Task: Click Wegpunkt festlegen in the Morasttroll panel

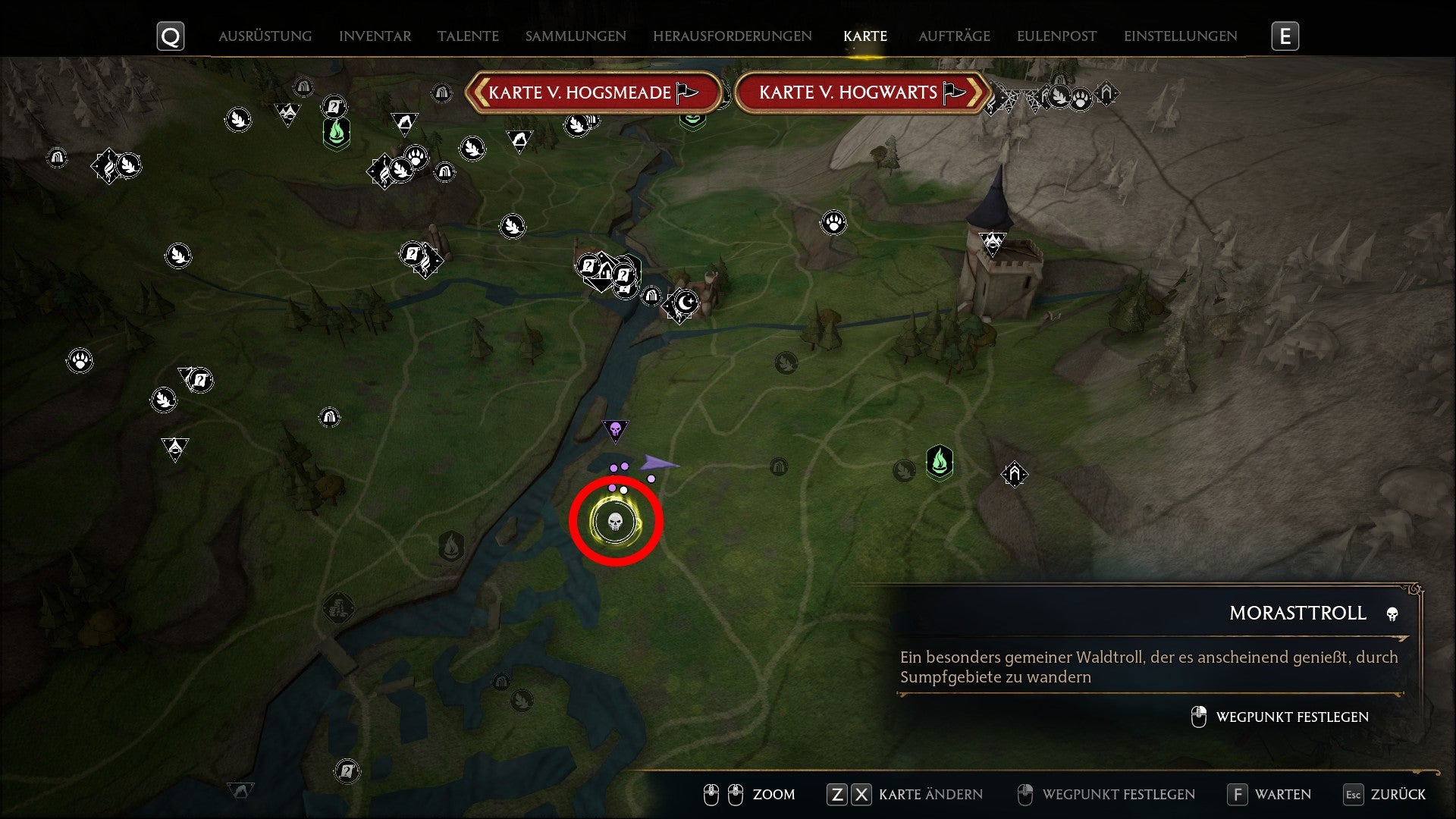Action: coord(1291,717)
